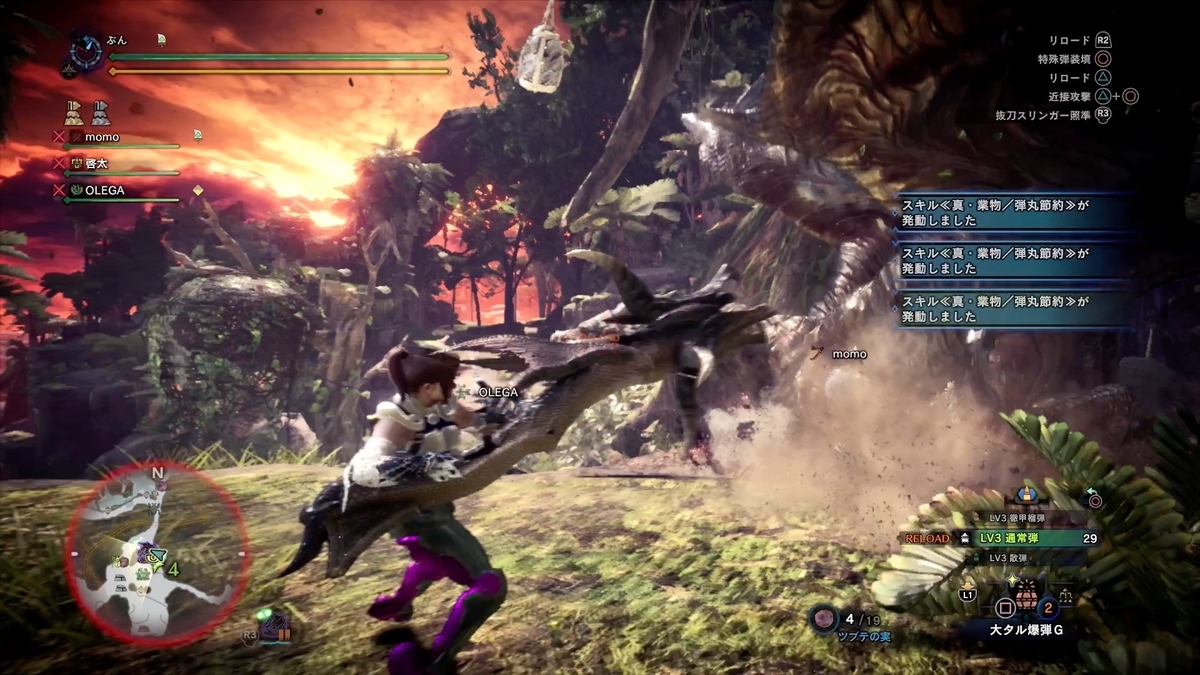Switch to the LV3 散弾 ammo entry
Image resolution: width=1200 pixels, height=675 pixels.
[x=1008, y=557]
